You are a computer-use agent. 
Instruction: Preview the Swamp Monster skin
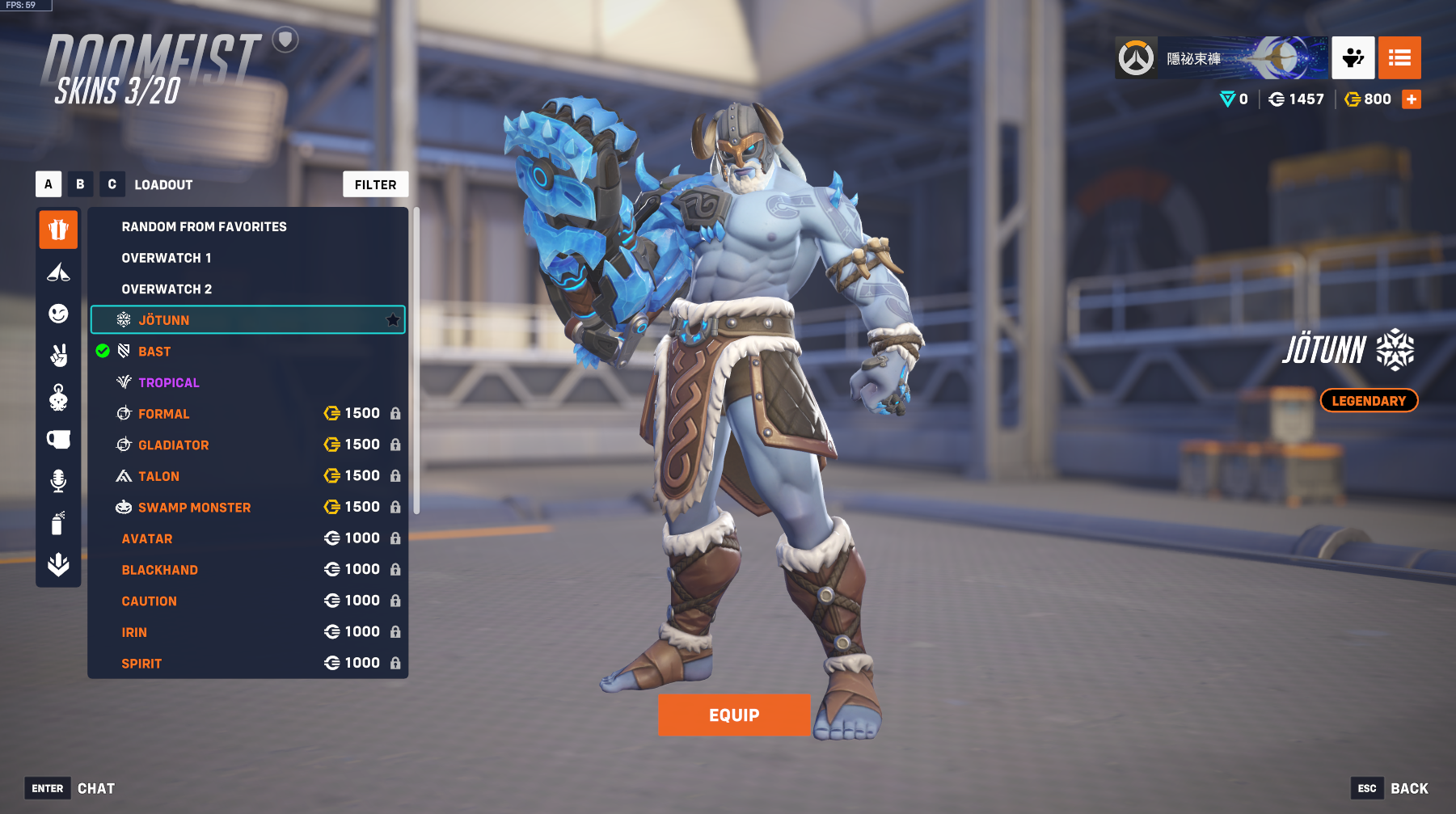click(194, 508)
